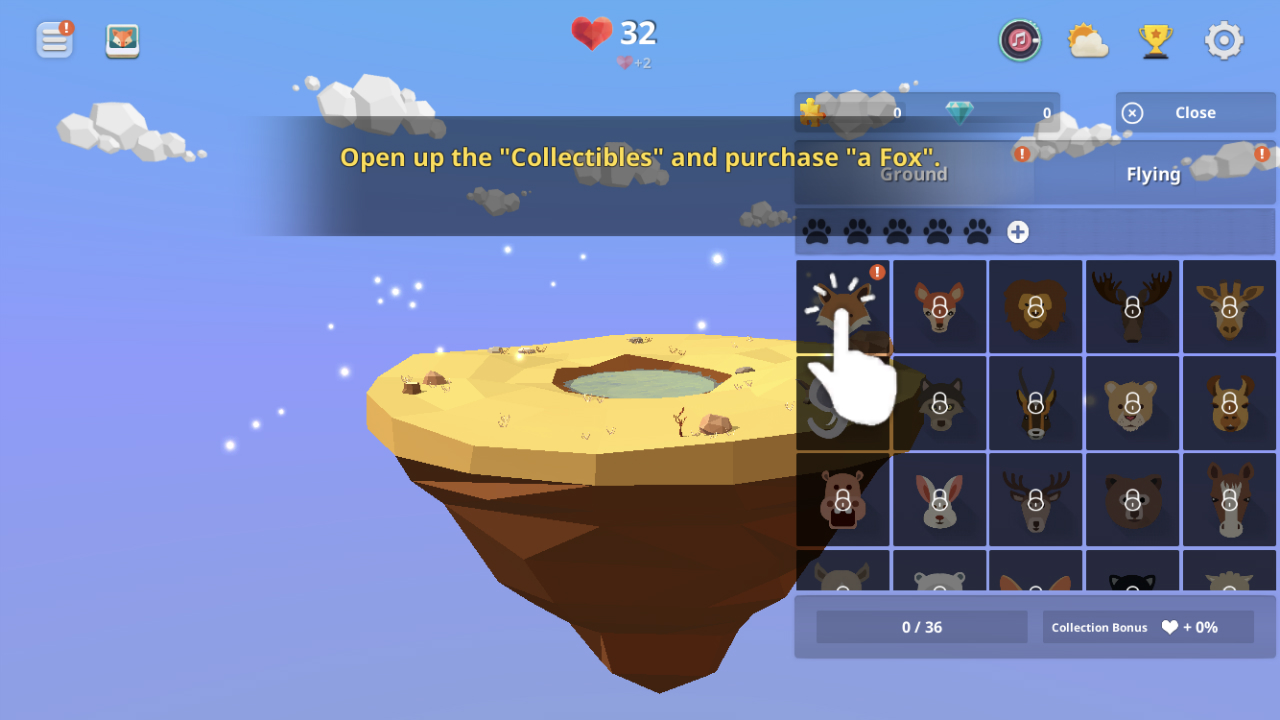The width and height of the screenshot is (1280, 720).
Task: Choose the locked moose tile
Action: point(1132,306)
